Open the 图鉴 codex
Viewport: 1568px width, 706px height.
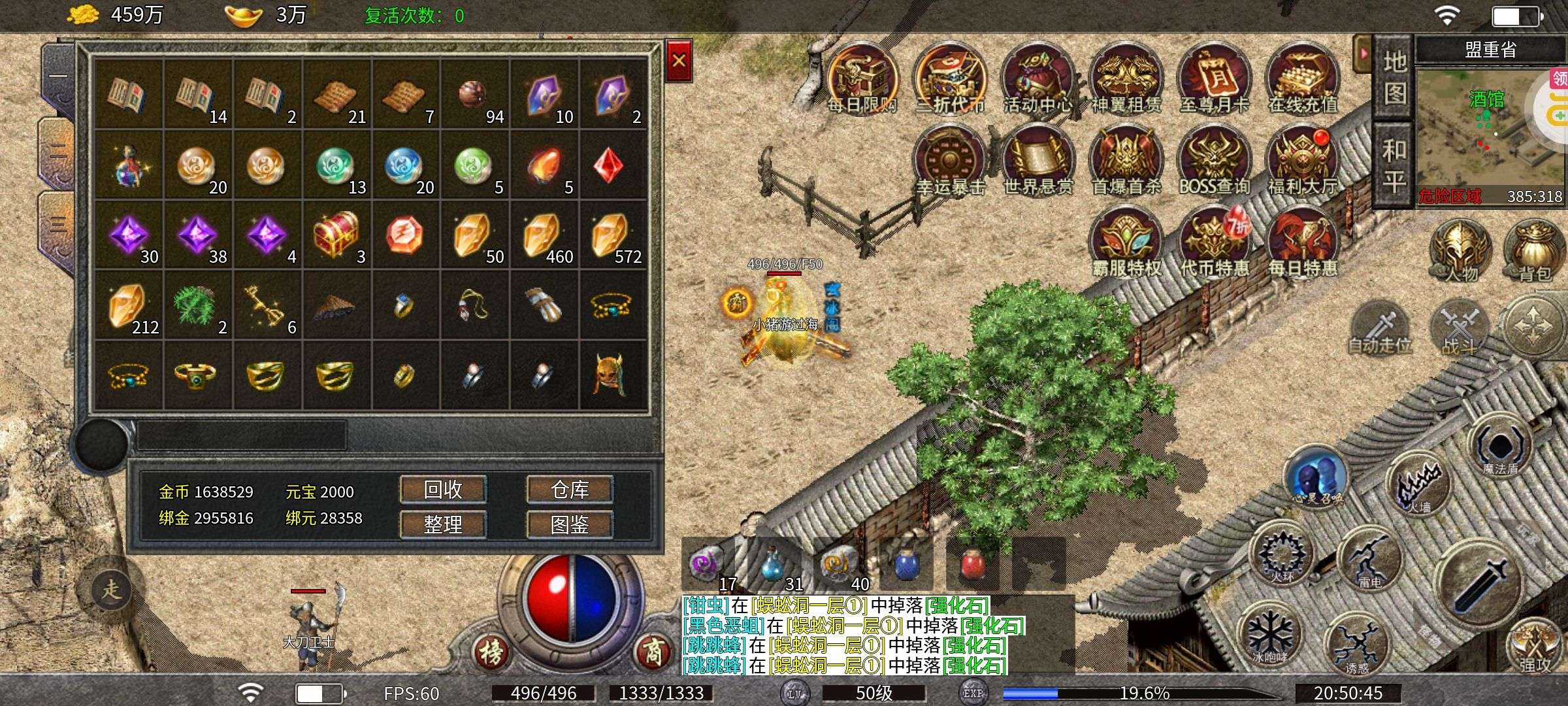(570, 524)
